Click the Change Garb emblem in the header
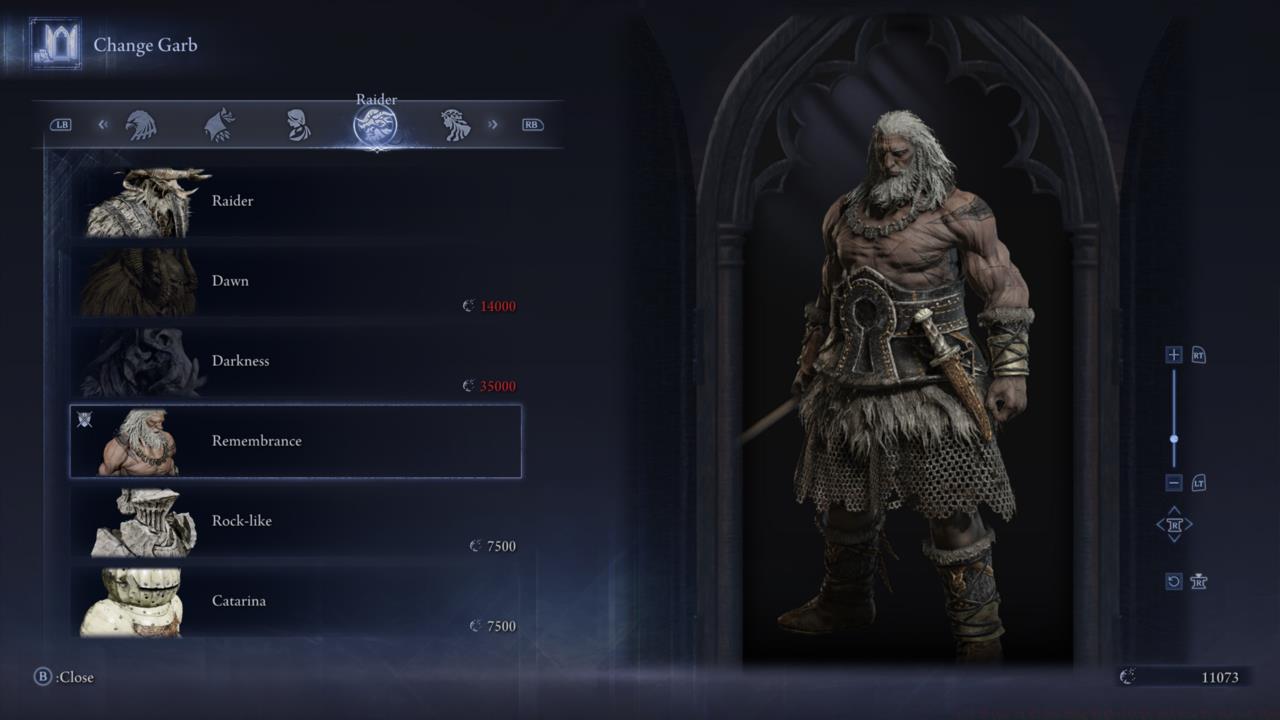The width and height of the screenshot is (1280, 720). point(57,43)
